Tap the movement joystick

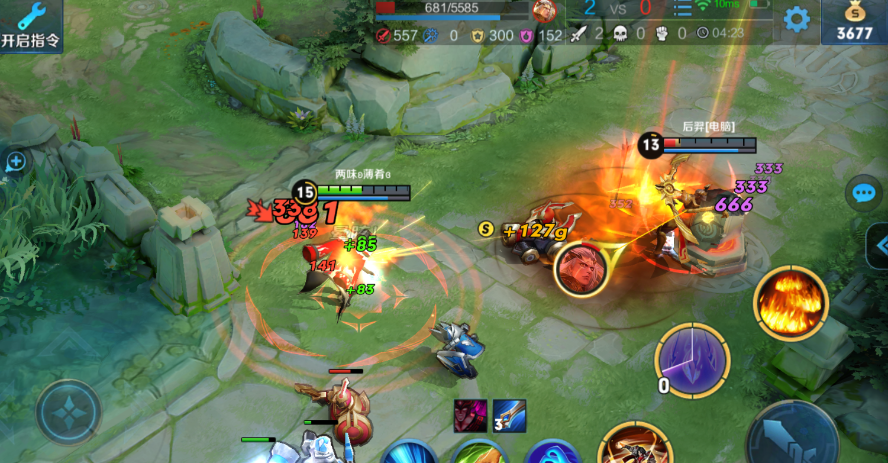68,412
